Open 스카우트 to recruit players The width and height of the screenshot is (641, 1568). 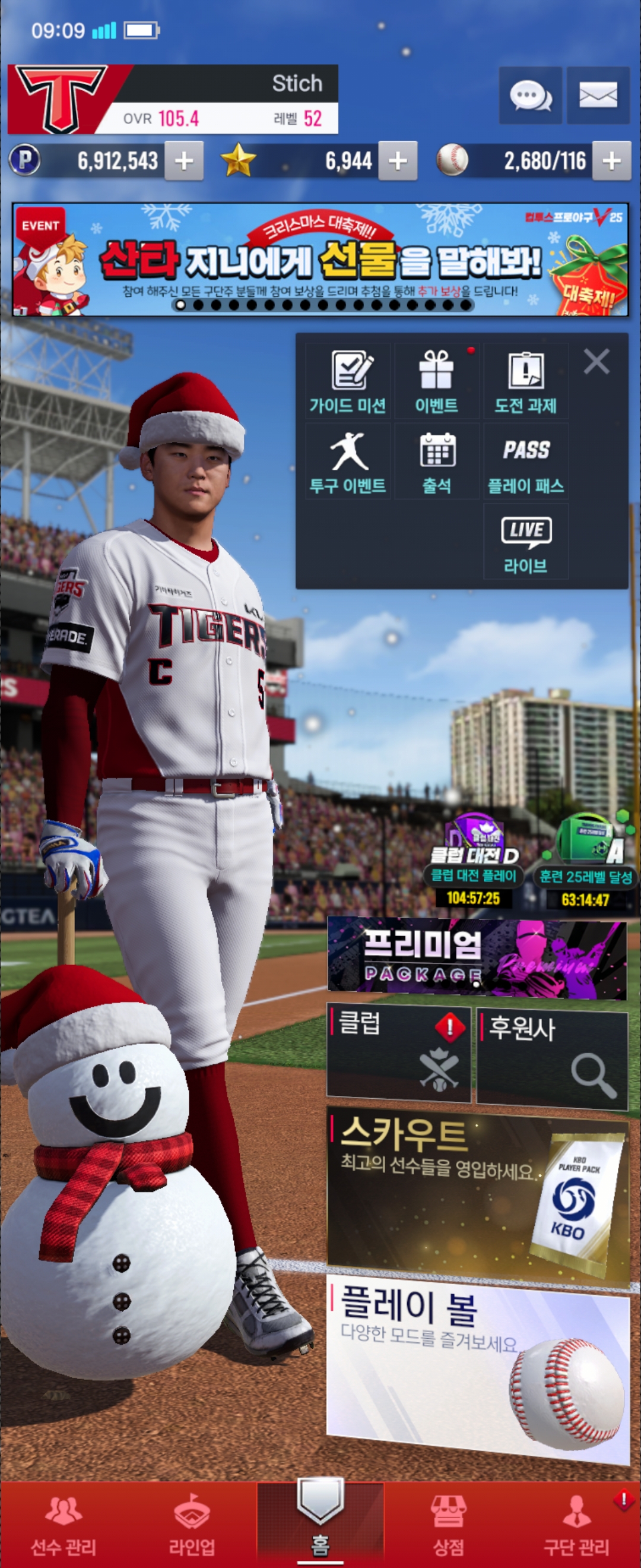click(x=478, y=1194)
